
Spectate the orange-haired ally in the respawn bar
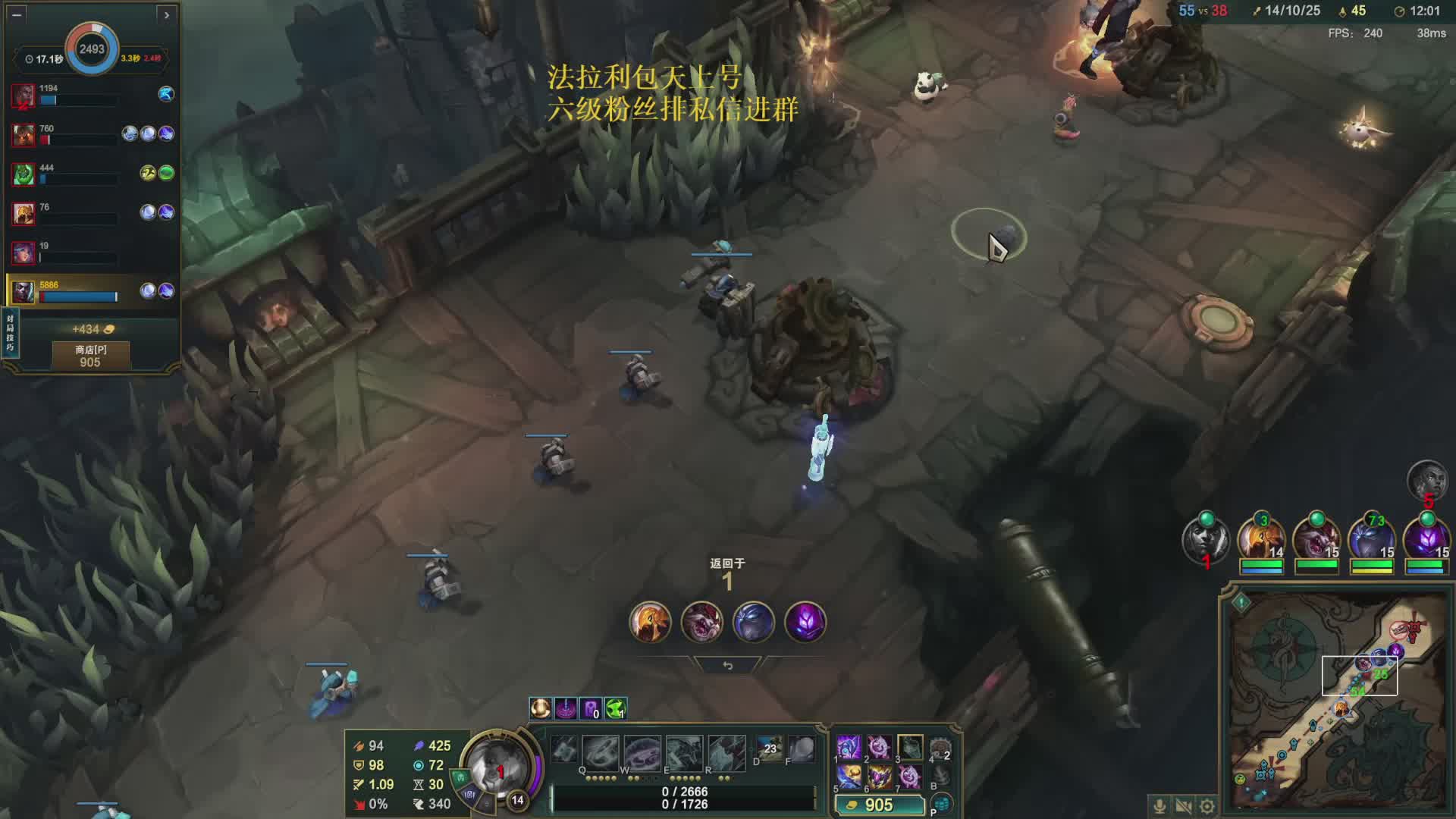coord(650,622)
